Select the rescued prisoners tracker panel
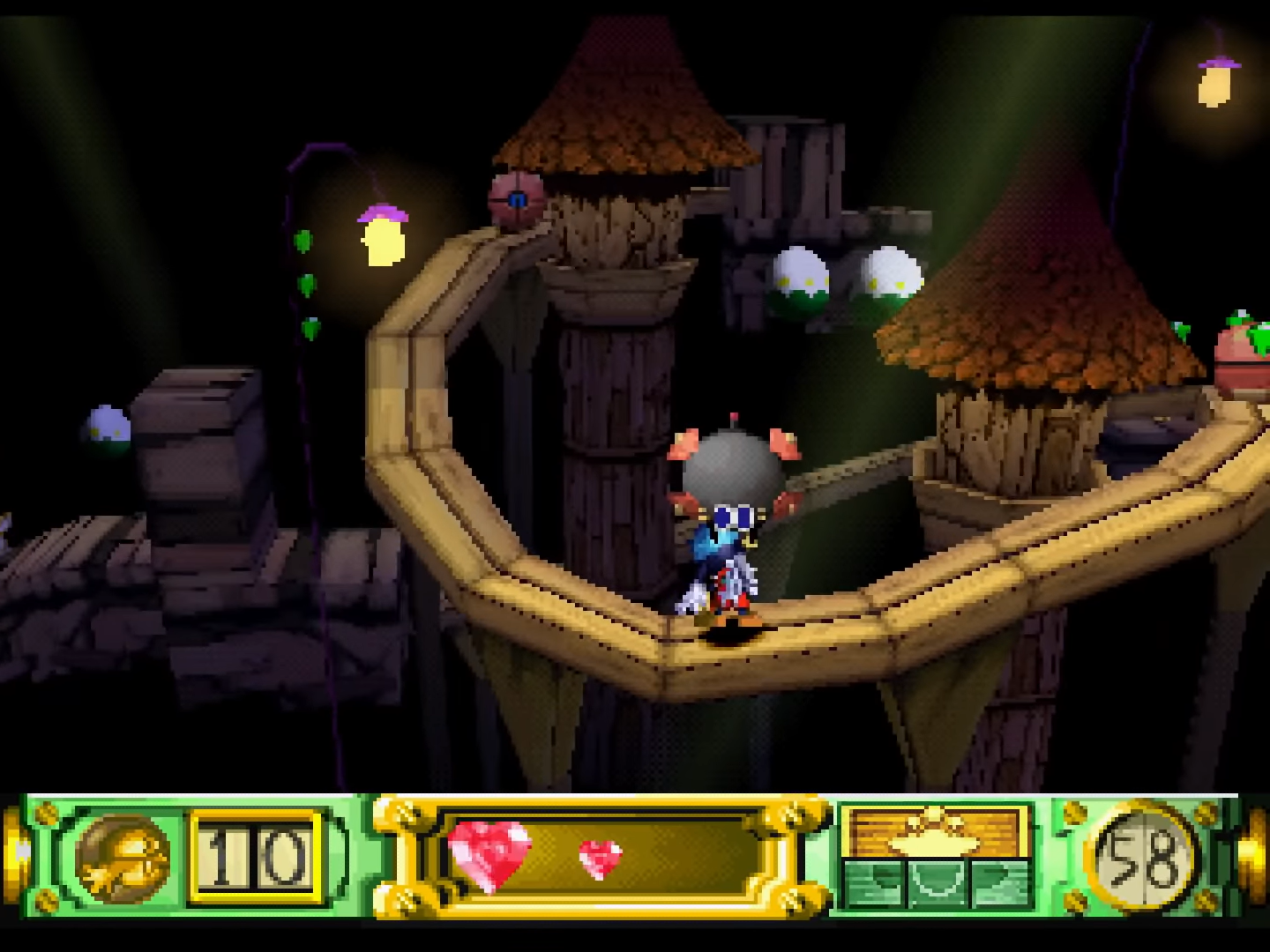Screen dimensions: 1270x952 (x=936, y=857)
